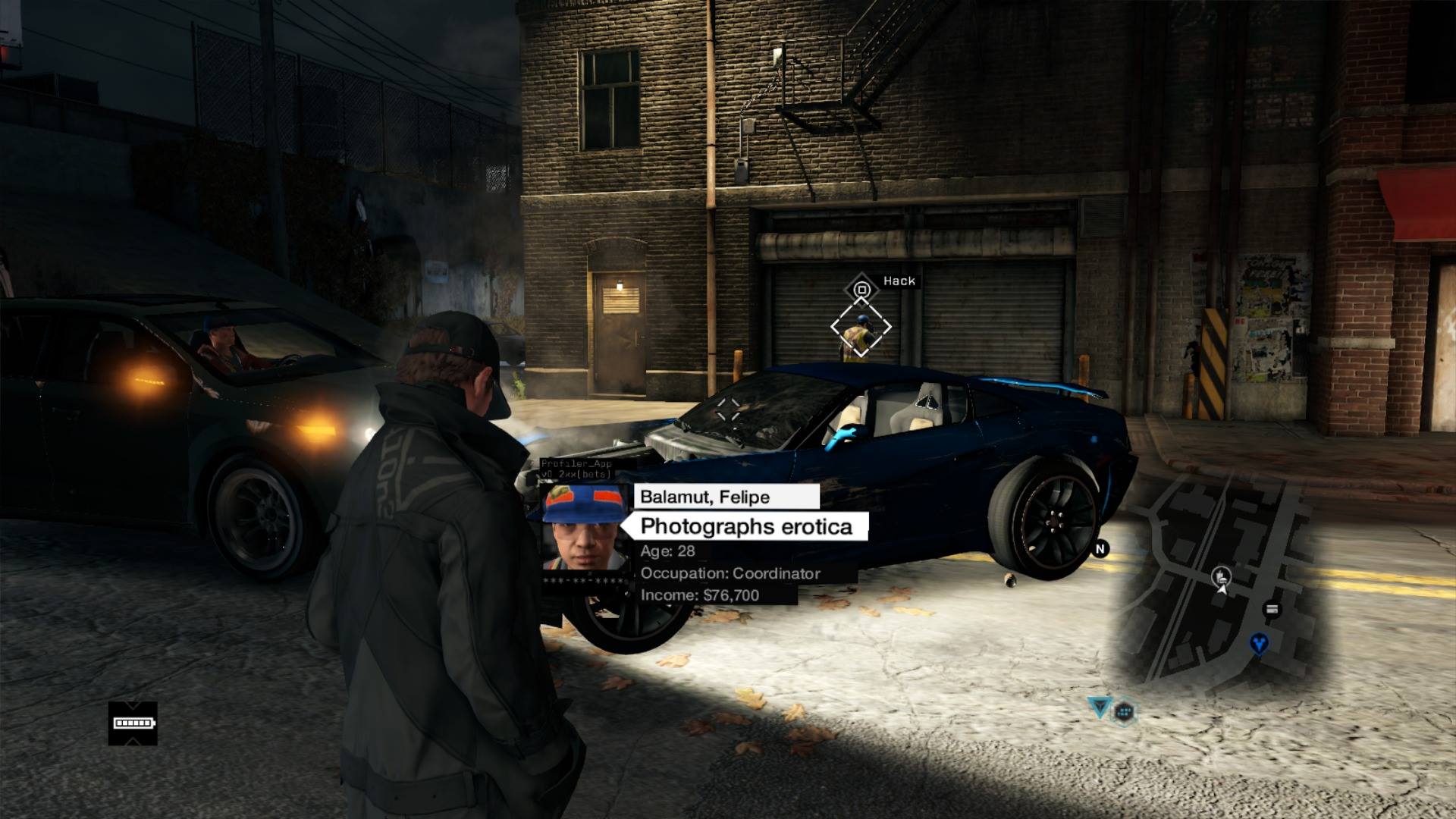
Task: Select the food shop marker on minimap
Action: click(x=1220, y=576)
